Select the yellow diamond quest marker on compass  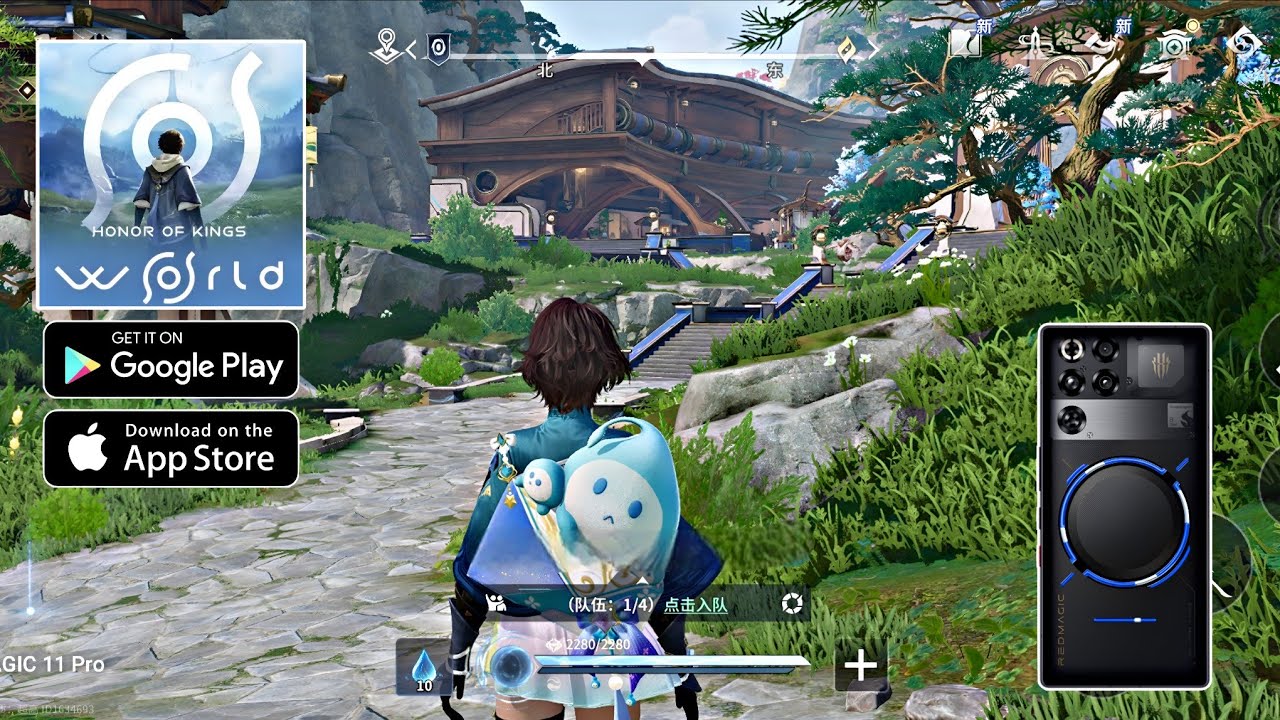click(x=848, y=50)
